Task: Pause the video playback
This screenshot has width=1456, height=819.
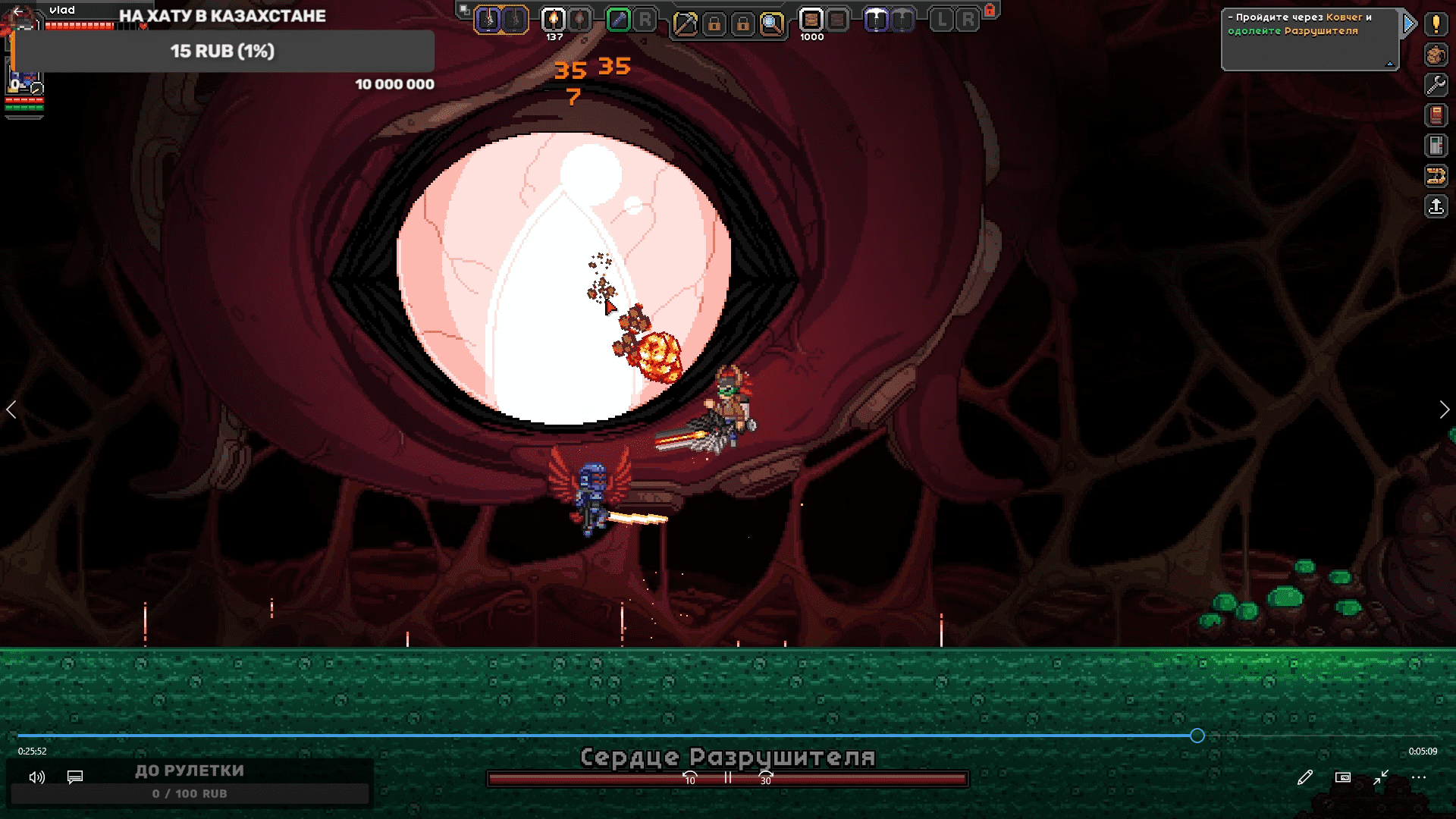Action: click(728, 777)
